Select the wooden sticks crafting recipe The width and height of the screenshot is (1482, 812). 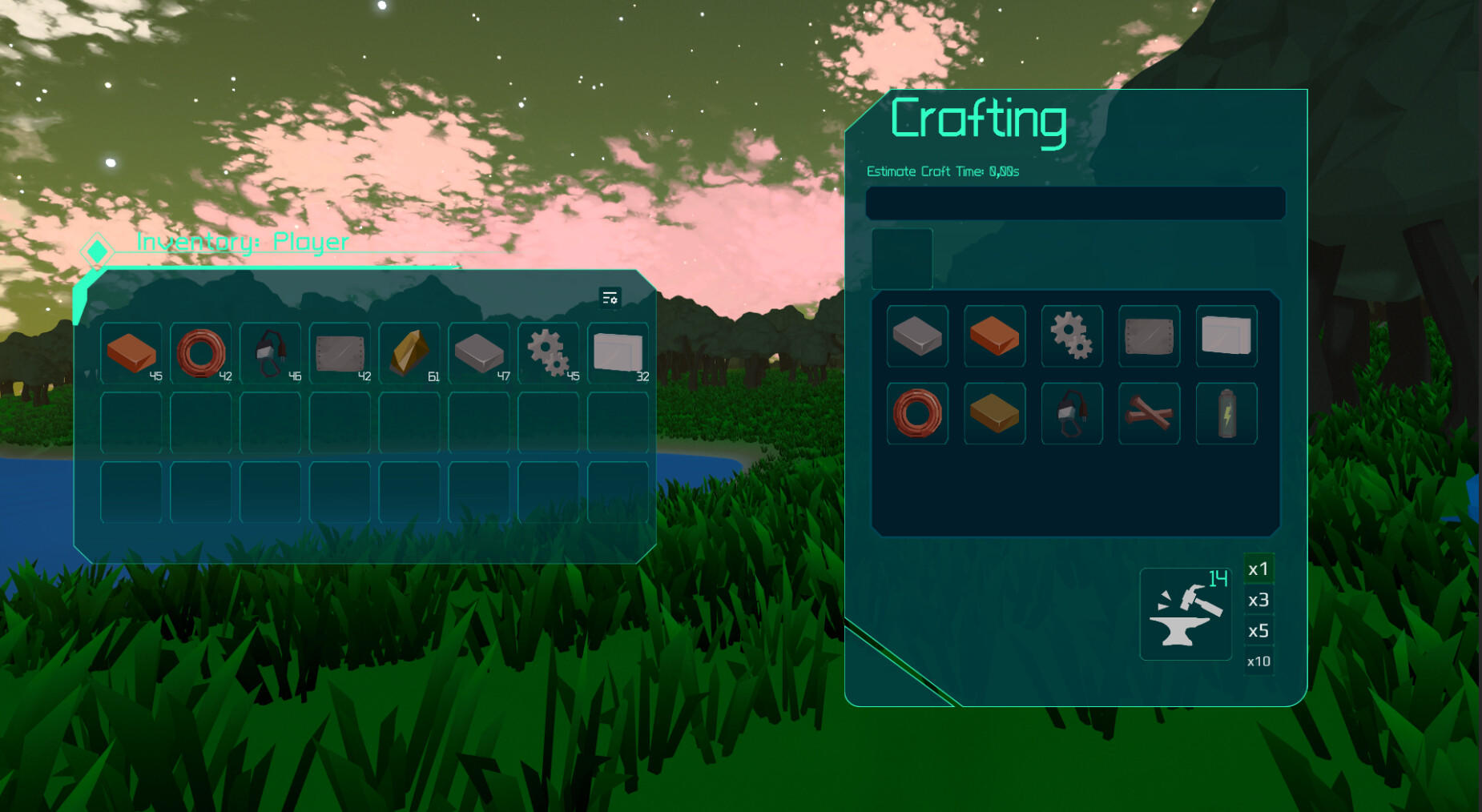tap(1148, 413)
